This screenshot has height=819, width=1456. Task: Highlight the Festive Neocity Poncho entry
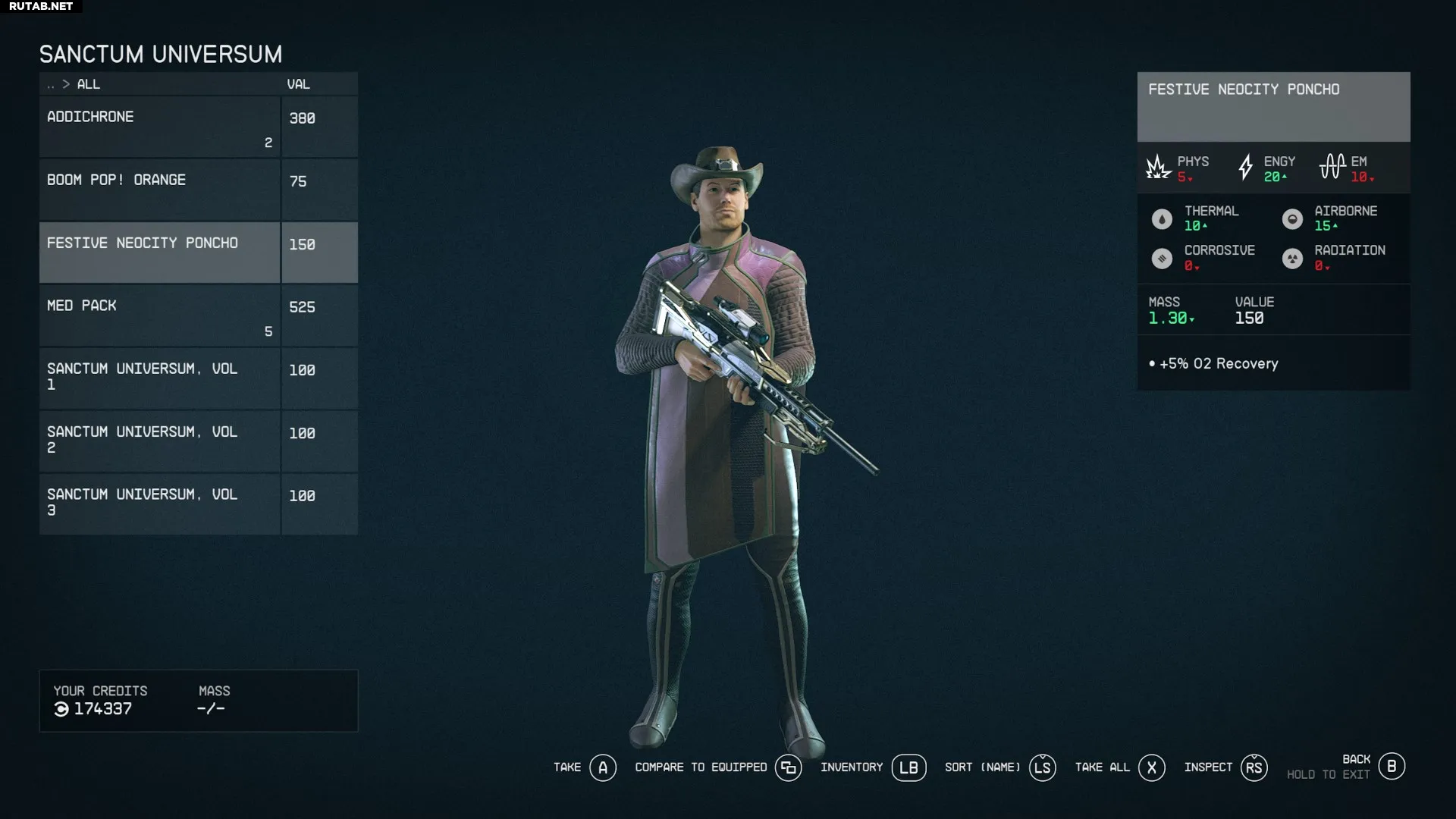click(x=159, y=253)
